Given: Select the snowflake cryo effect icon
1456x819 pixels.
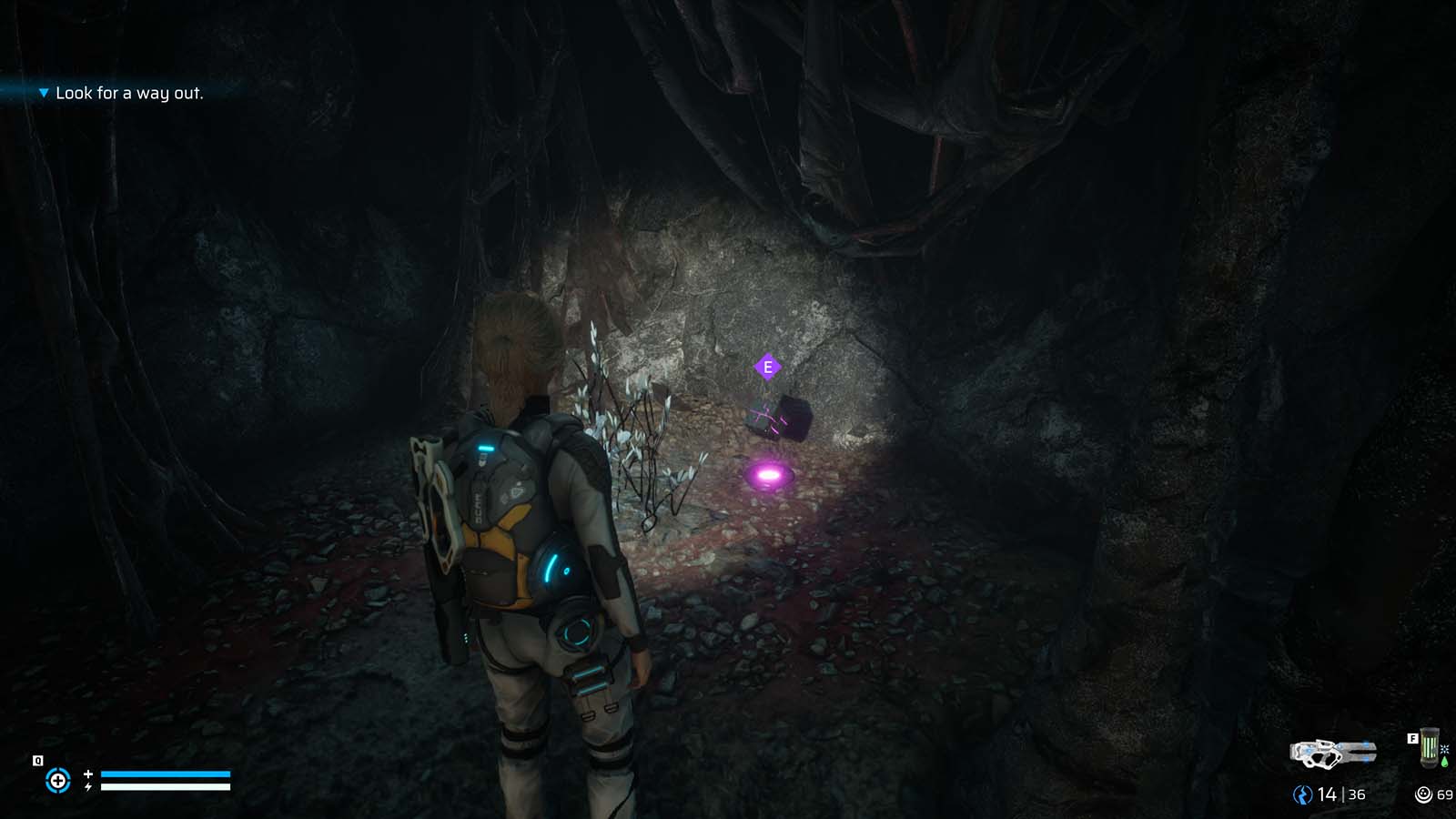Looking at the screenshot, I should pyautogui.click(x=1445, y=750).
